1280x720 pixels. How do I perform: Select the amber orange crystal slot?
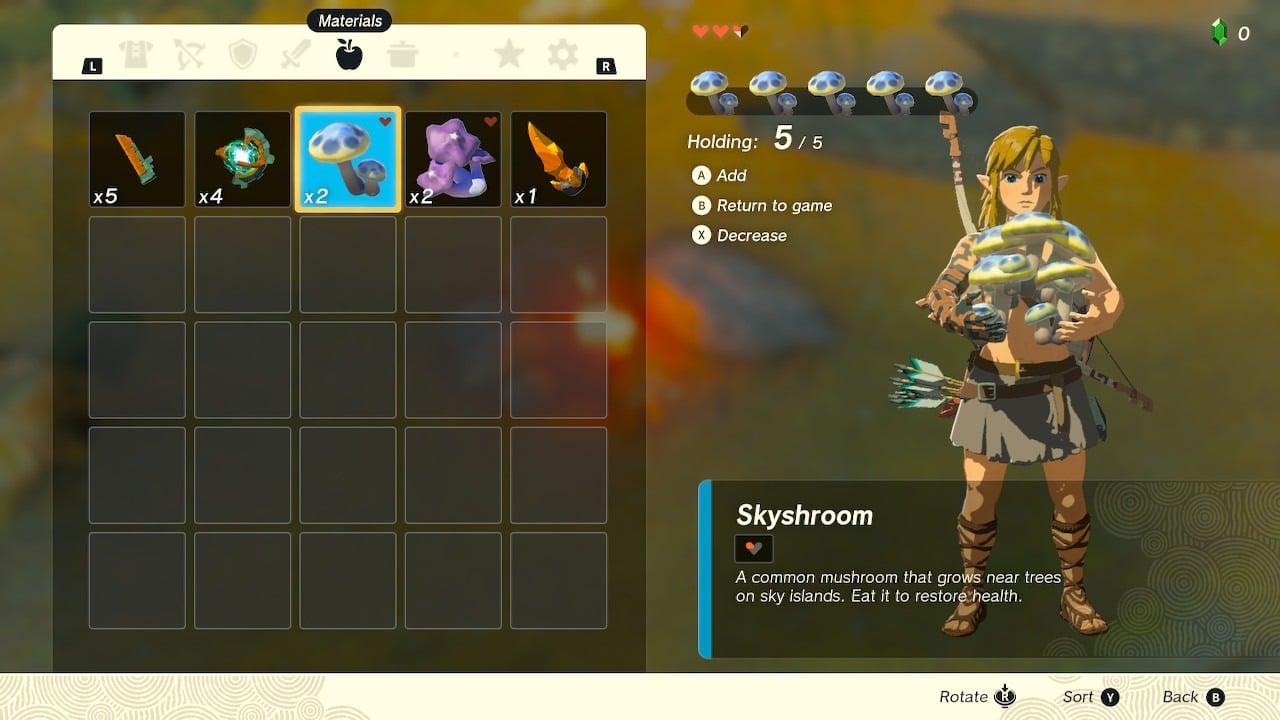[x=559, y=160]
